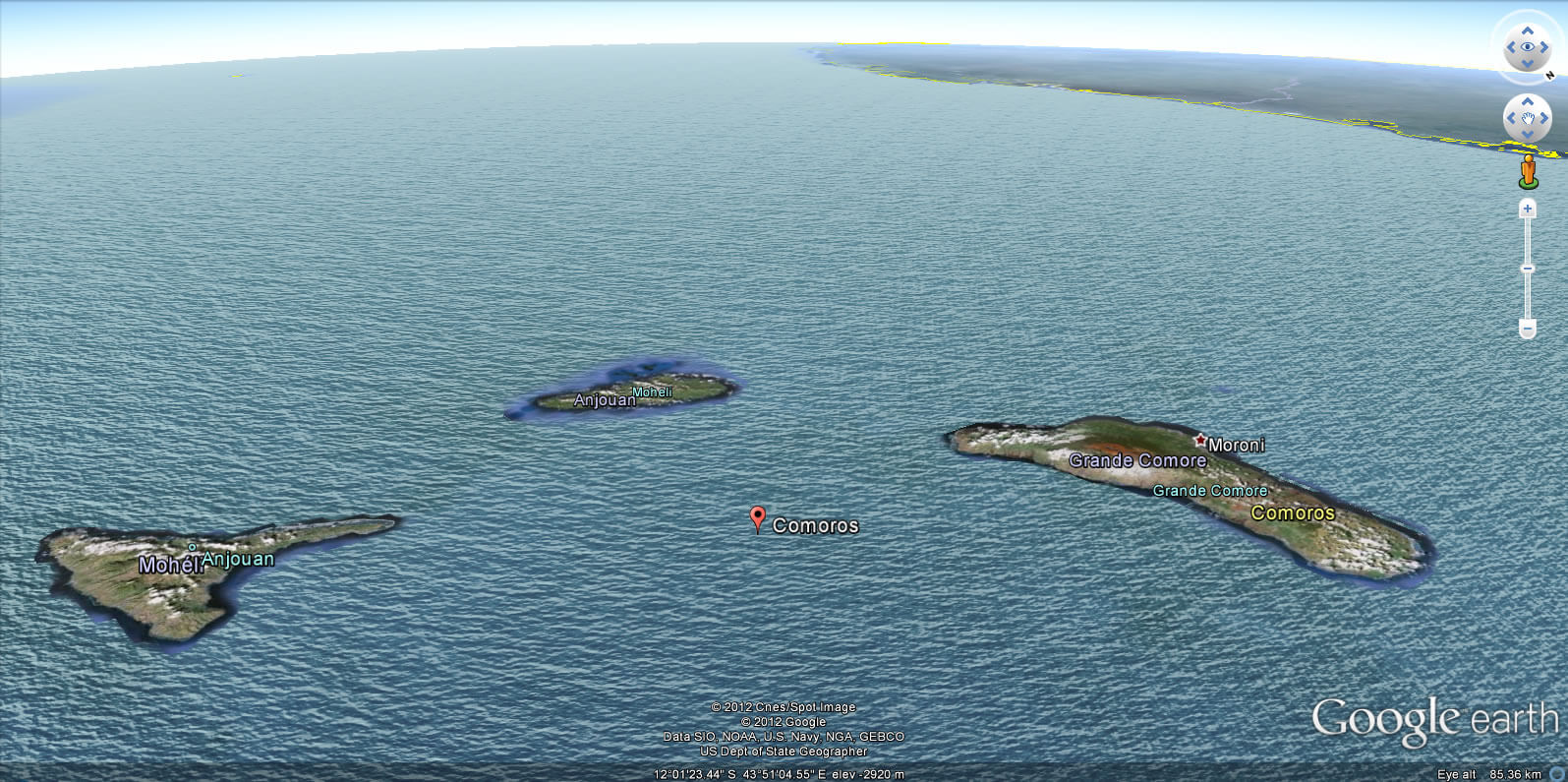Select the Anjouan place dot marker

(193, 547)
